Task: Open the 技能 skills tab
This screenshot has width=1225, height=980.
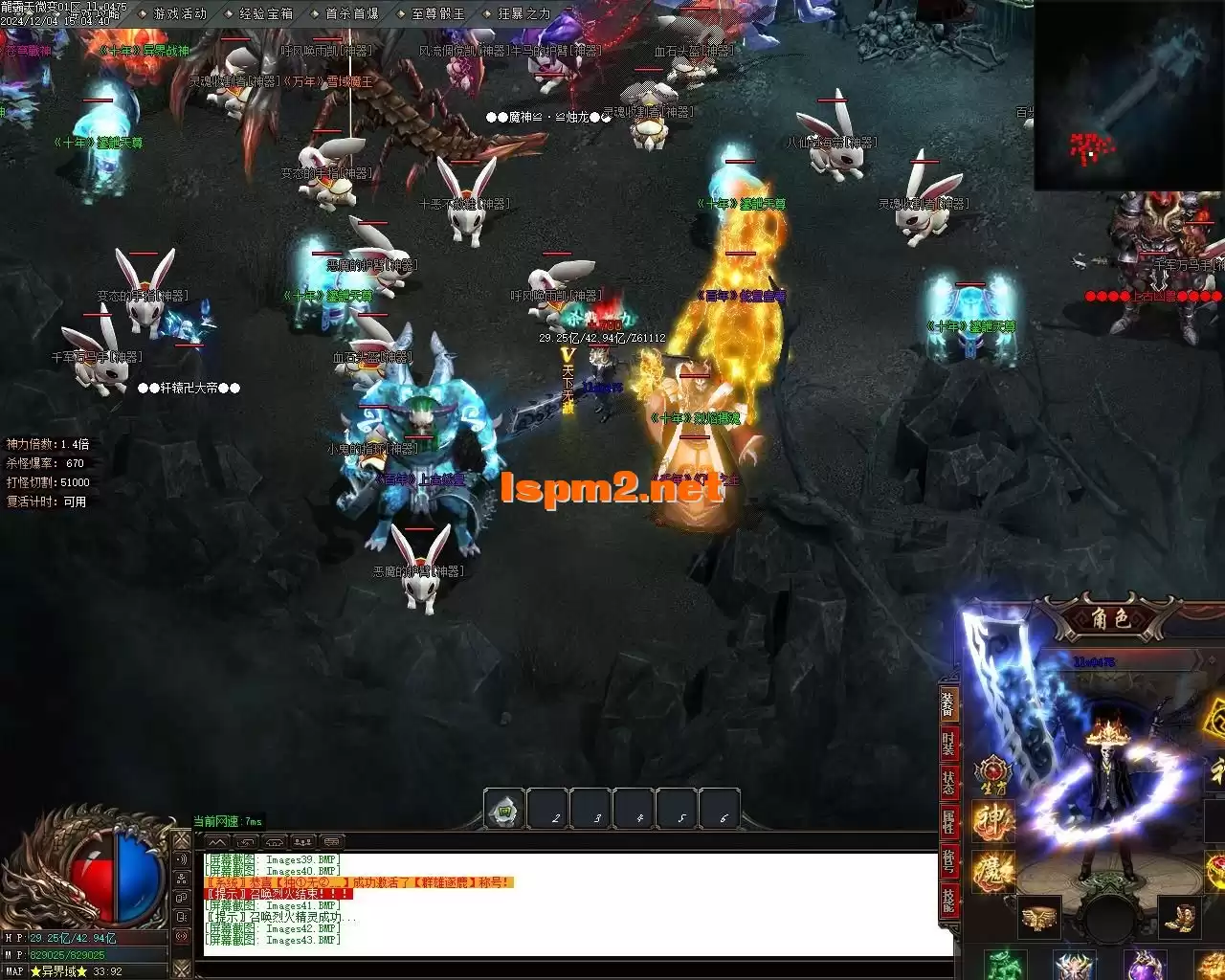Action: [x=947, y=899]
